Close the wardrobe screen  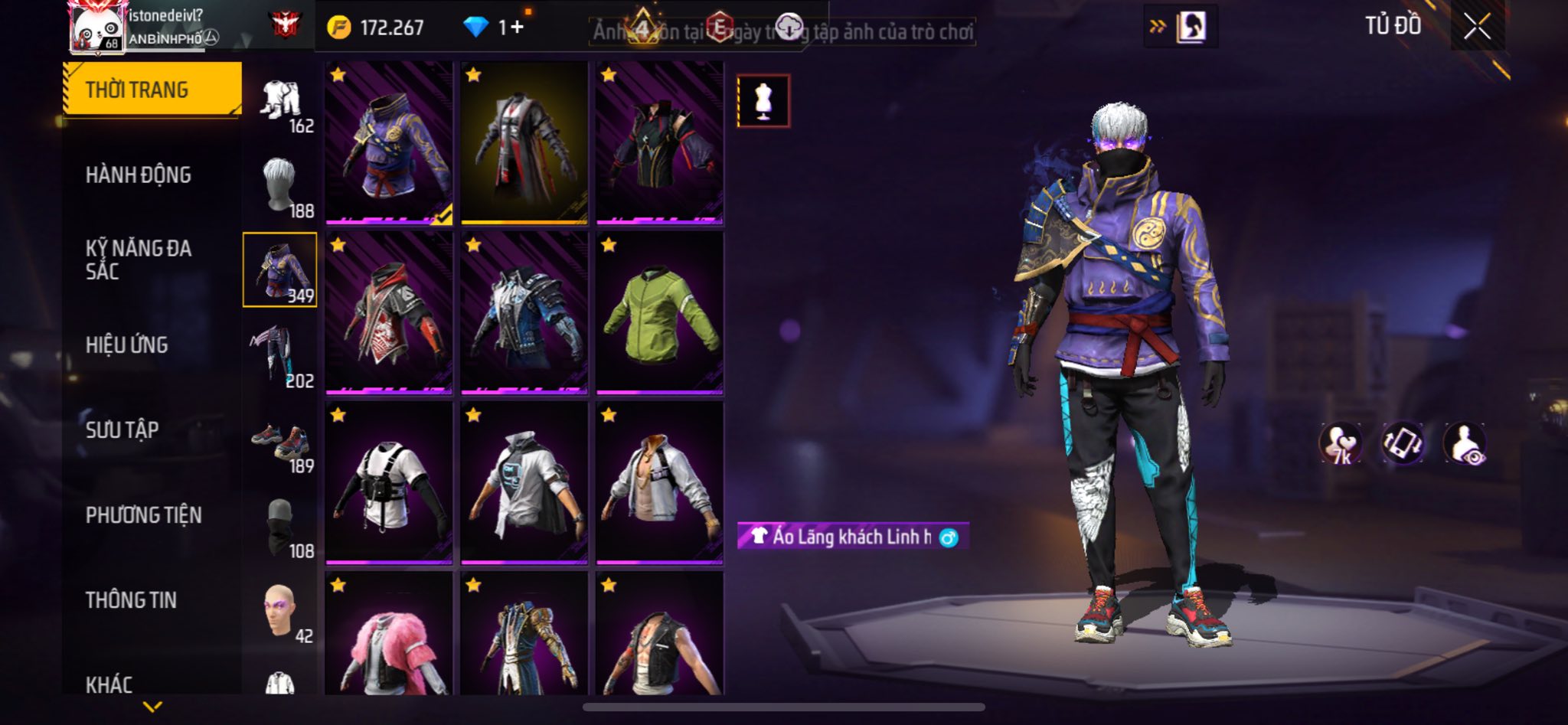click(1477, 27)
